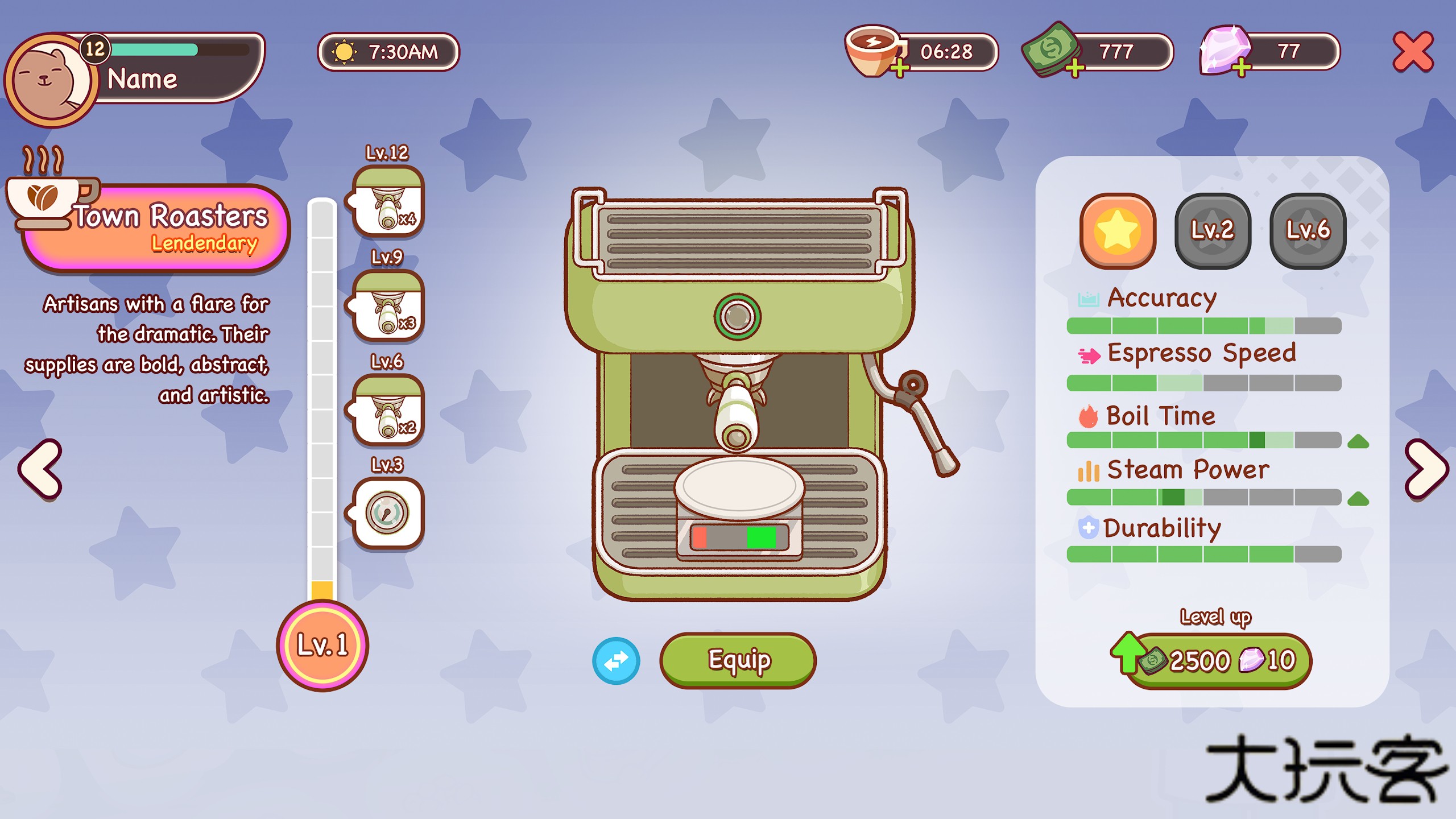The image size is (1456, 819).
Task: Add more cash via the money plus
Action: 1074,69
